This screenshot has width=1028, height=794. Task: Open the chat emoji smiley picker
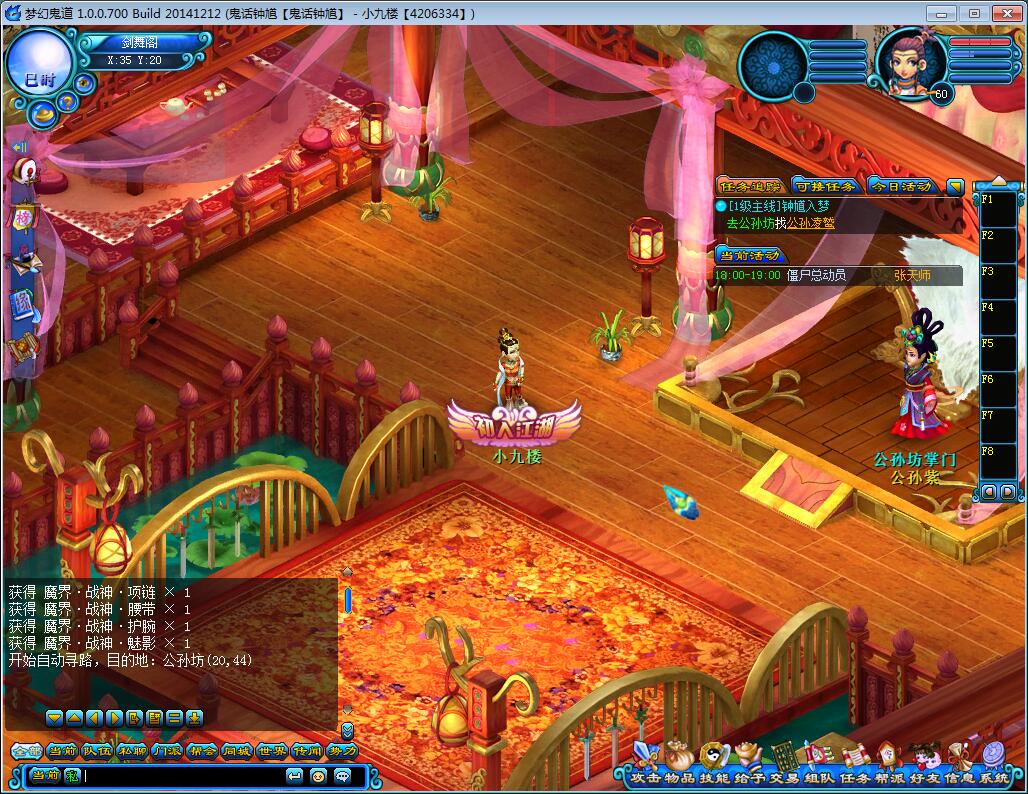click(x=319, y=775)
